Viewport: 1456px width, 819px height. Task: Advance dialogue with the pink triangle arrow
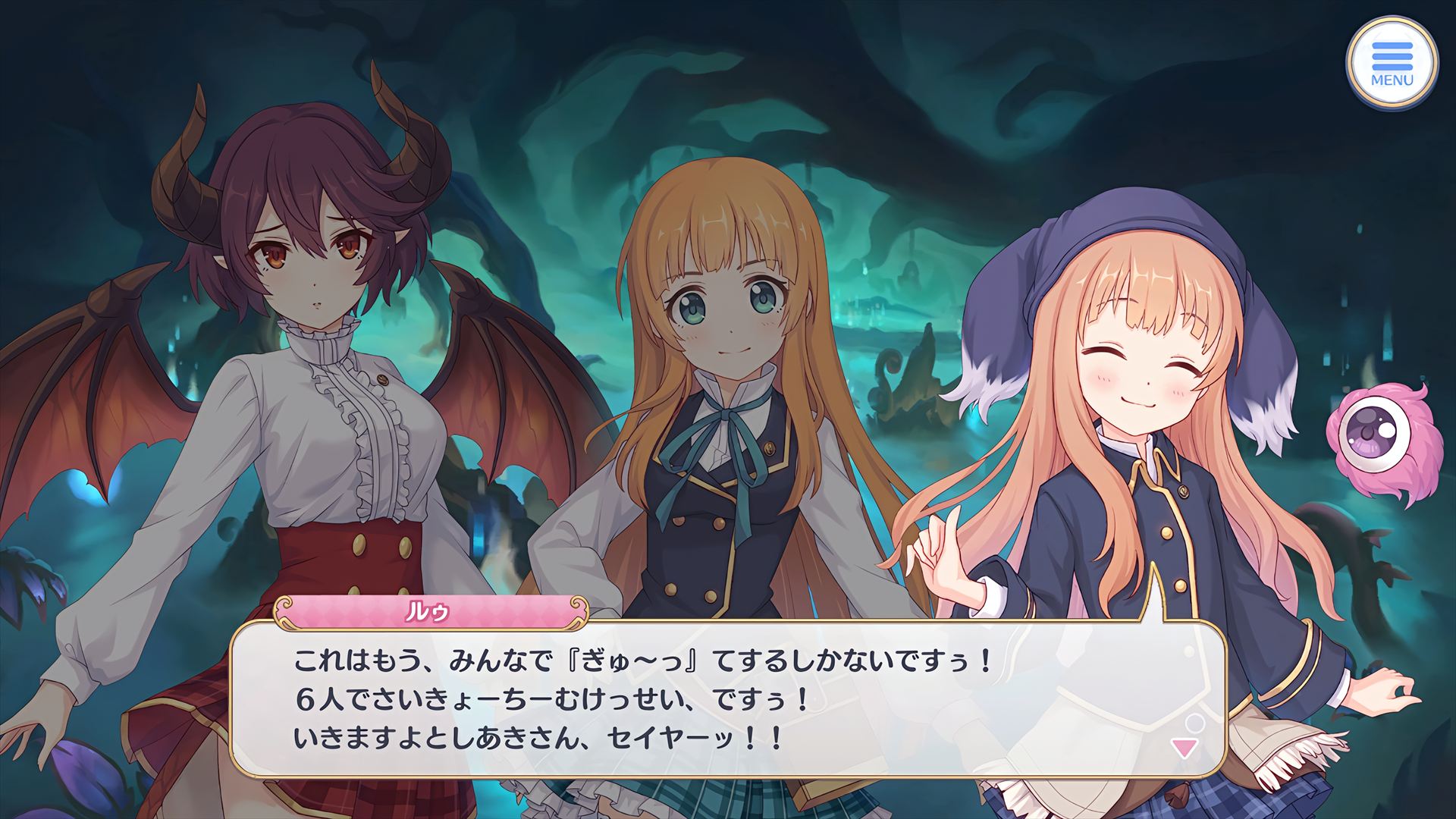(1184, 748)
